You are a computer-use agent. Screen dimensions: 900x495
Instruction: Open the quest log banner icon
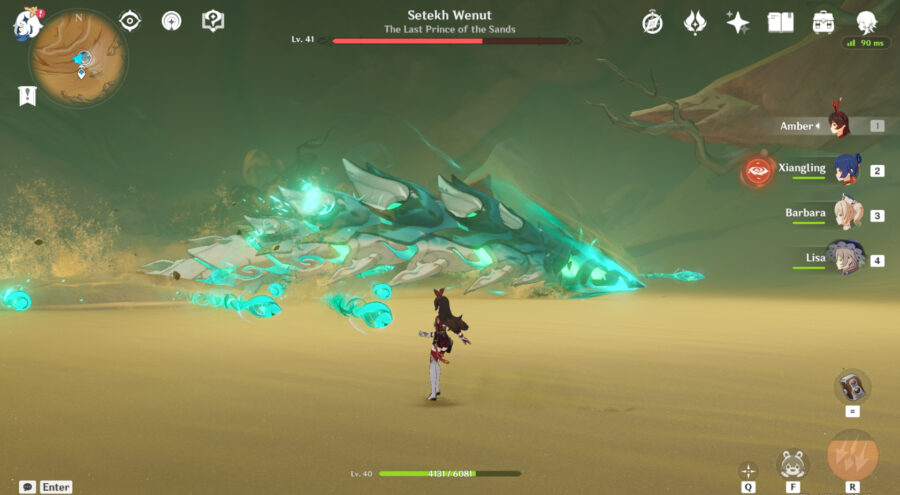click(x=27, y=96)
